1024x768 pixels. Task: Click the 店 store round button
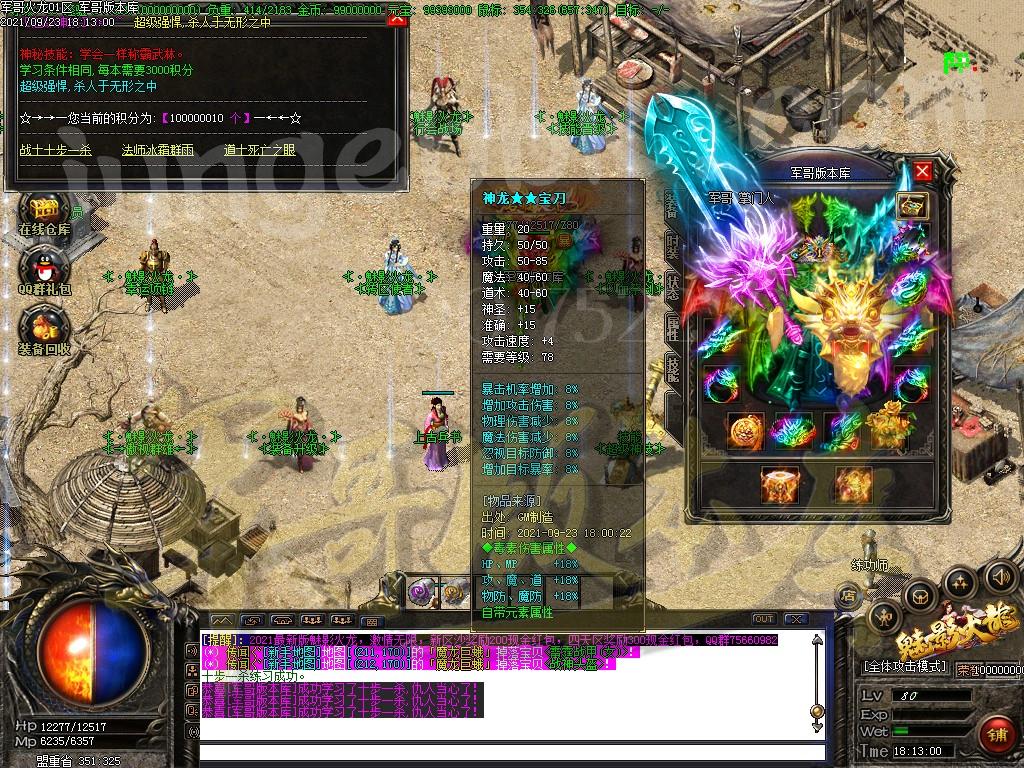point(846,596)
